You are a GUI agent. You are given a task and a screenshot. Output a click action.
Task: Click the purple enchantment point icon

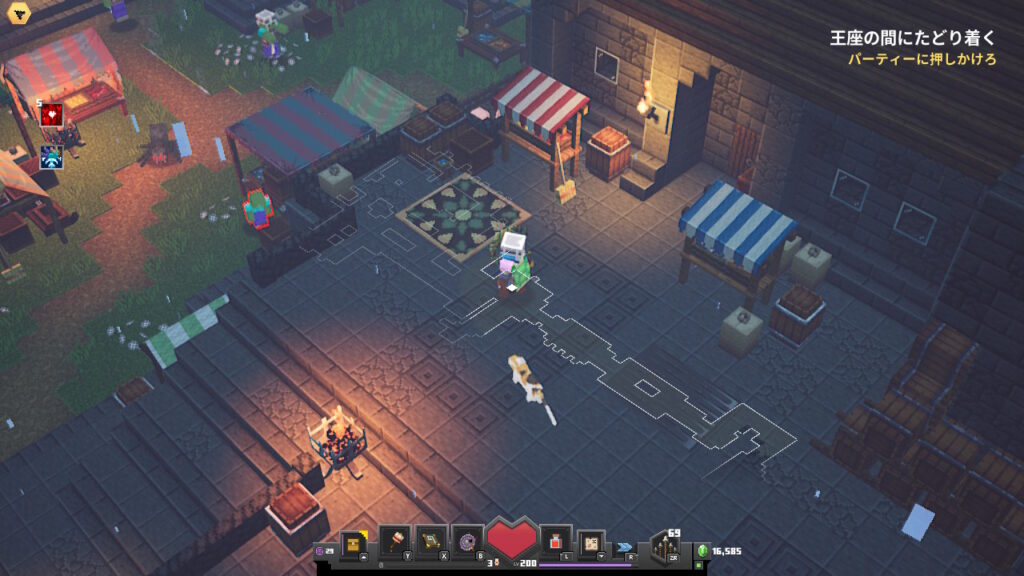point(321,551)
